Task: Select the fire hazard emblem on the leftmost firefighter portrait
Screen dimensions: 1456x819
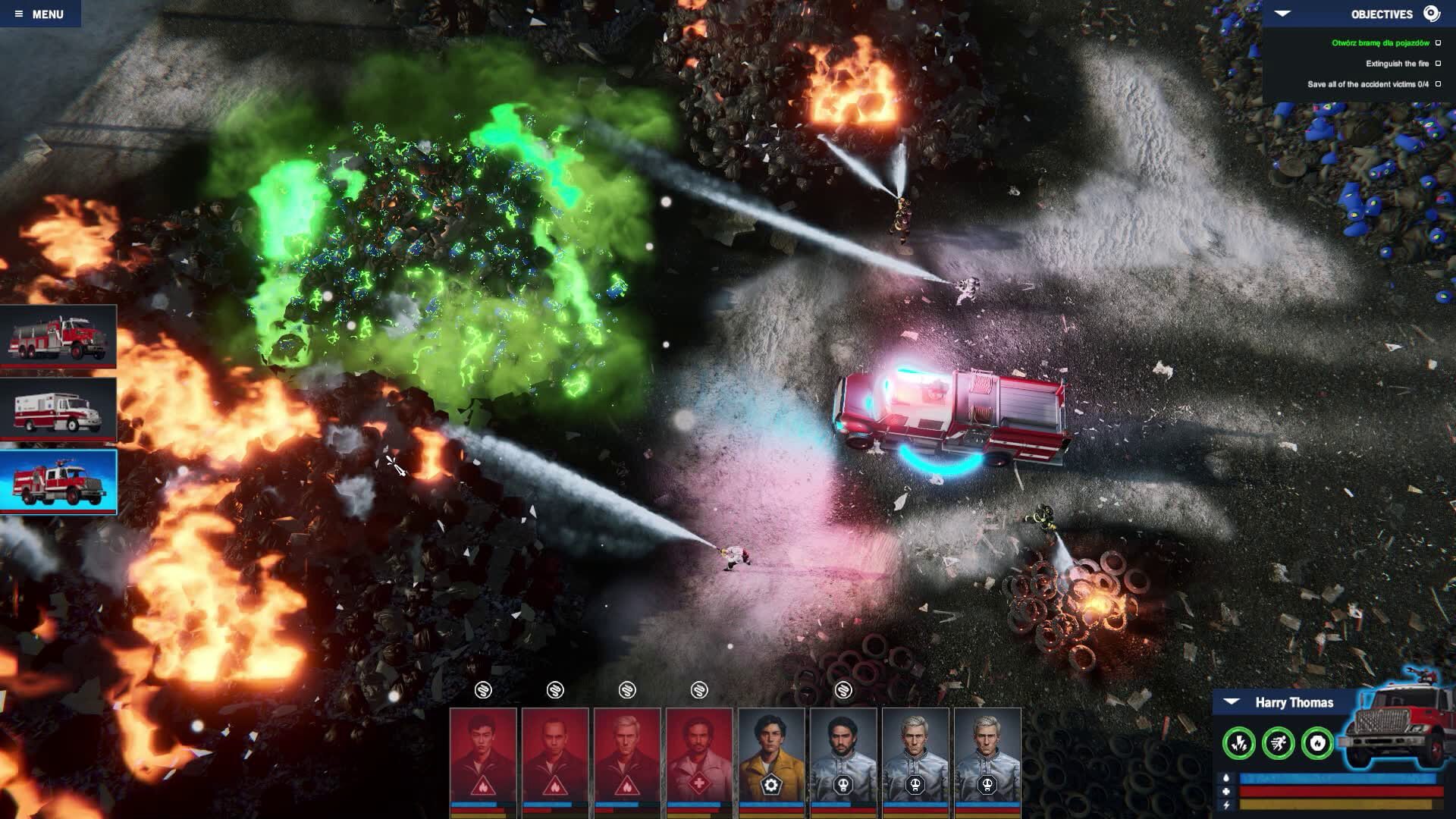Action: (x=483, y=787)
